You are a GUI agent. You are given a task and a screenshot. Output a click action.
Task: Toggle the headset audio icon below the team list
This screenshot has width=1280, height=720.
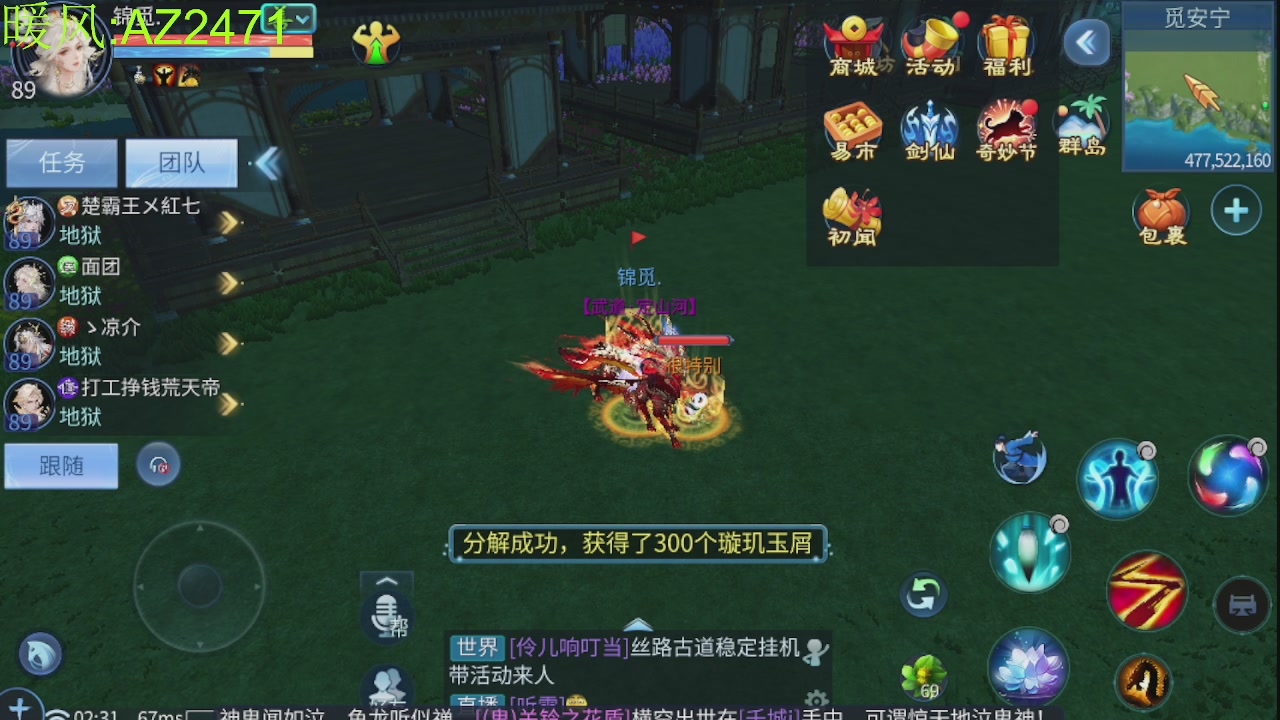(x=158, y=463)
